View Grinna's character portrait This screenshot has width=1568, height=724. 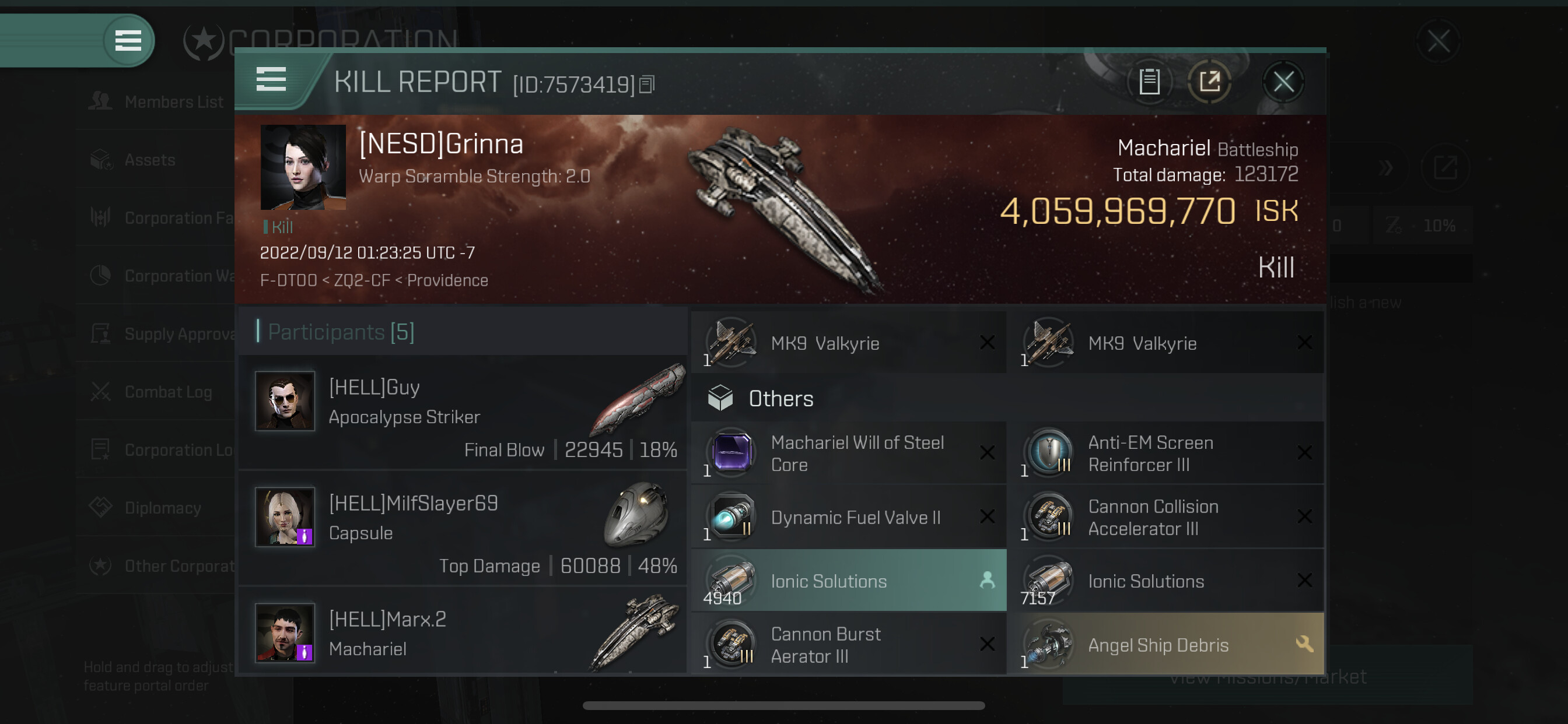[x=303, y=167]
